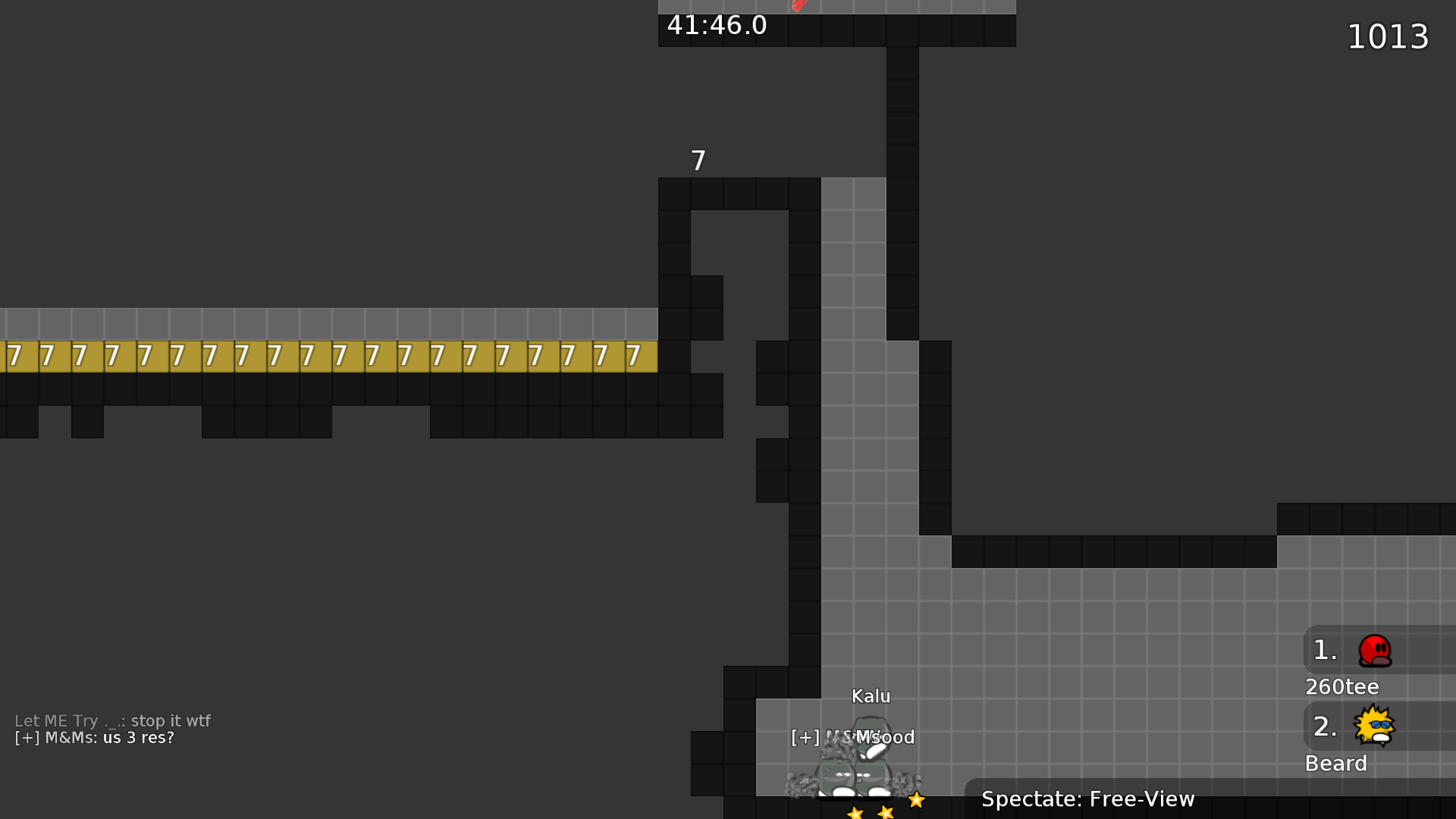The width and height of the screenshot is (1456, 819).
Task: Click the chat message from M&Ms
Action: tap(93, 737)
